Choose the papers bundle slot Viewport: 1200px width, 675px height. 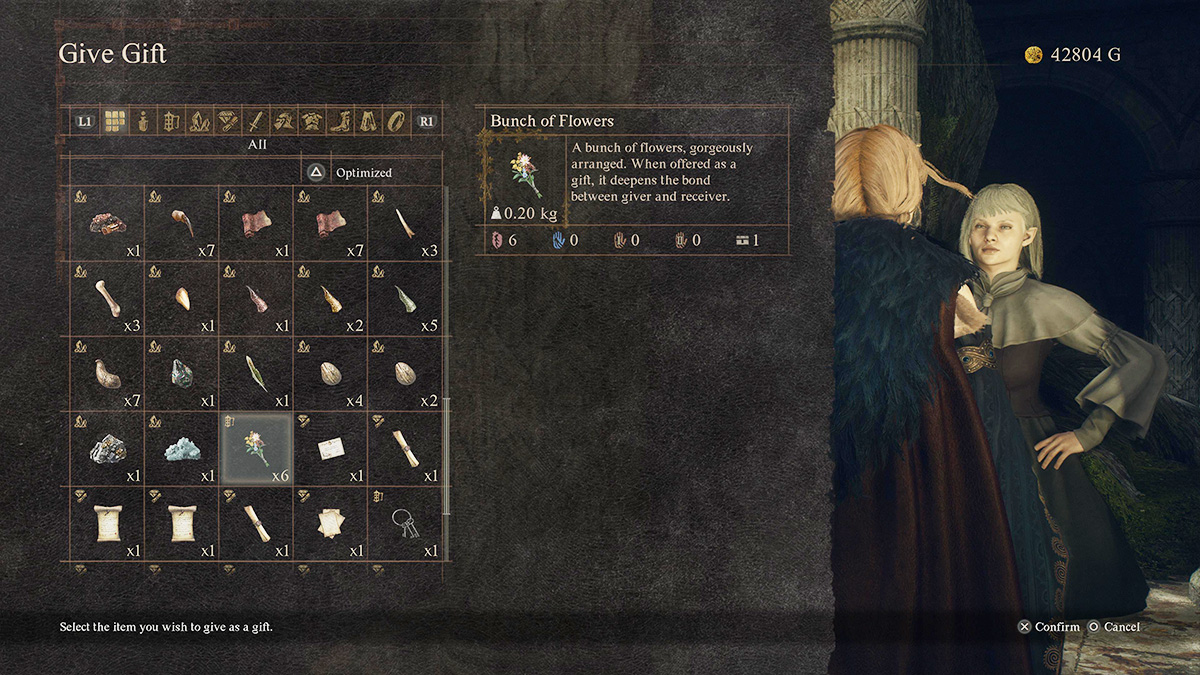(331, 523)
